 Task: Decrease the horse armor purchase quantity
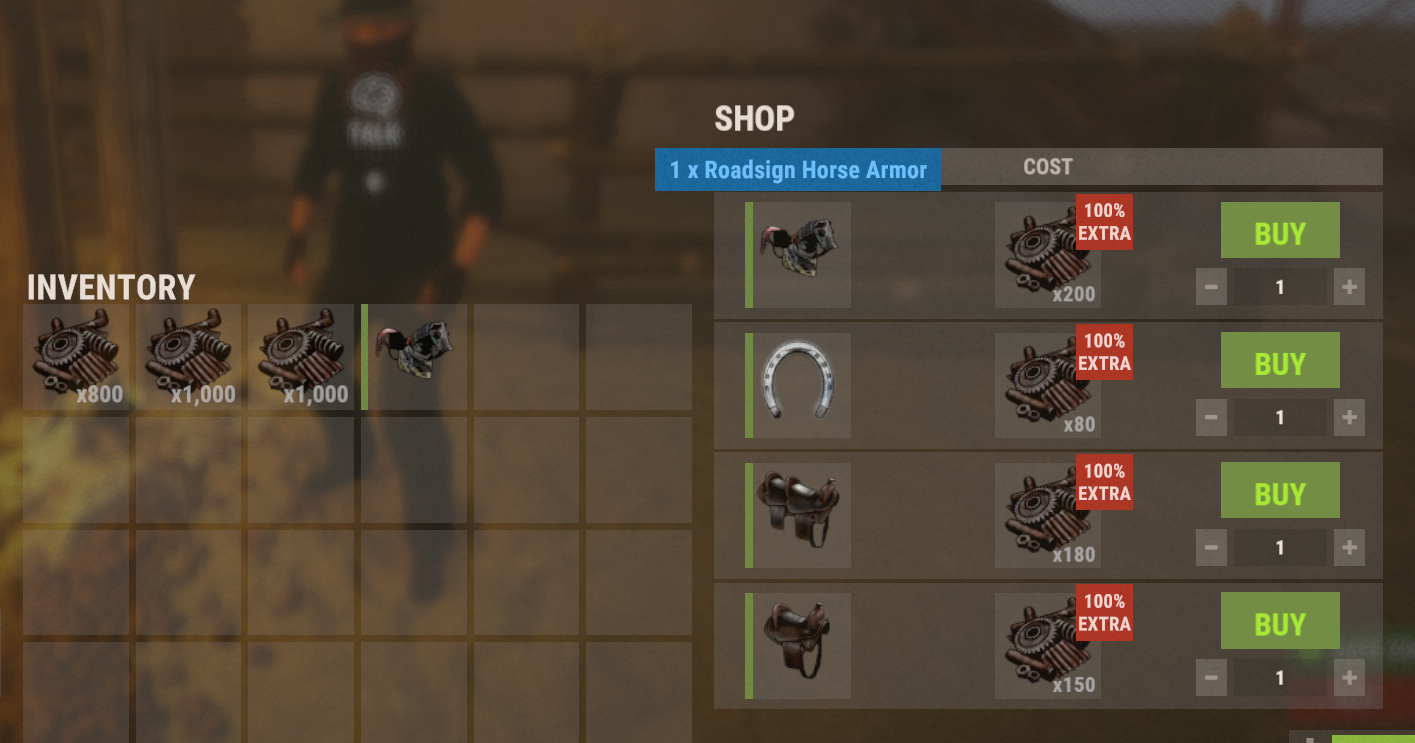1211,288
